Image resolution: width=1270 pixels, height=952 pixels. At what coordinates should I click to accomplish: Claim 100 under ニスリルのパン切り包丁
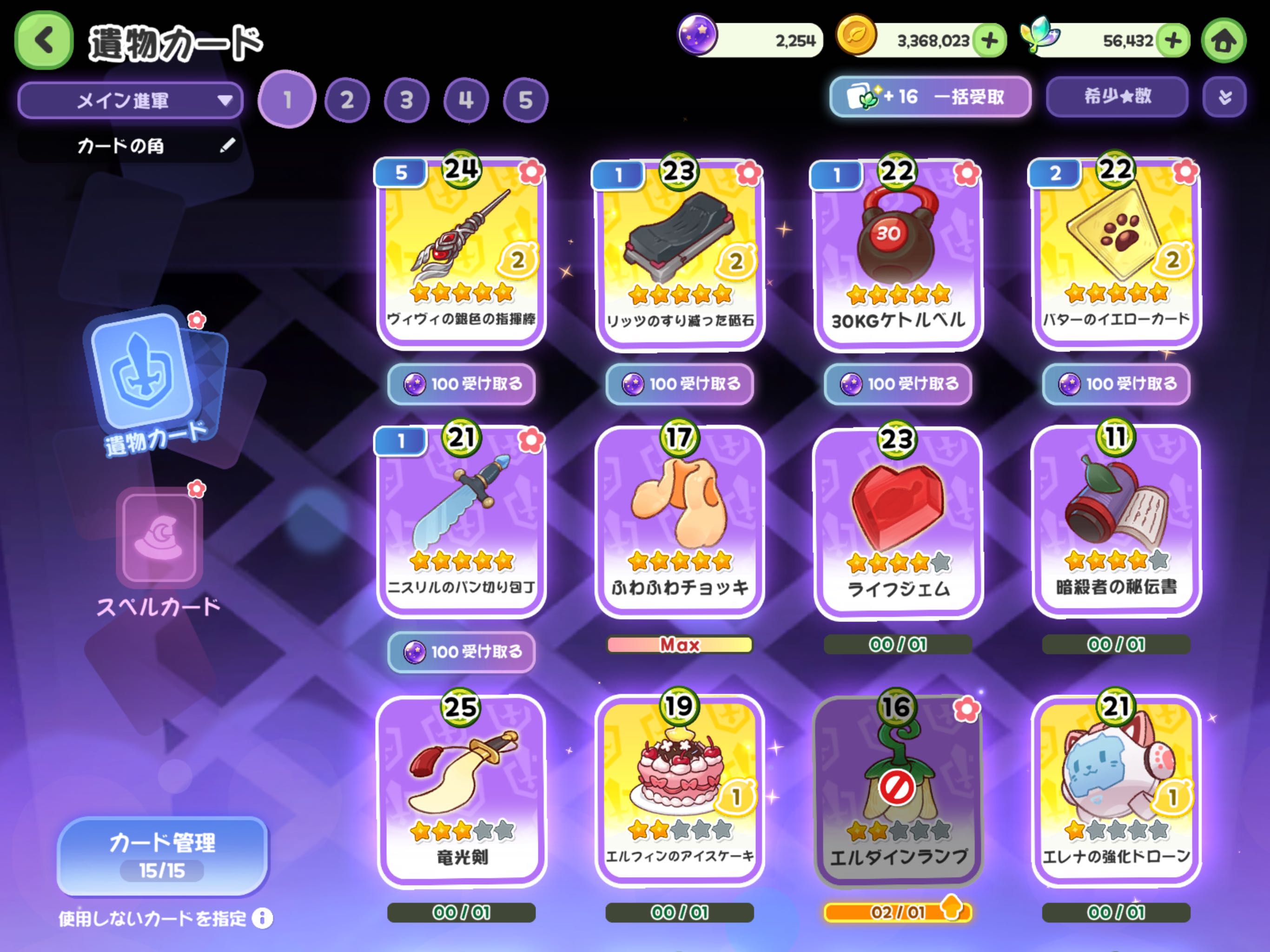point(462,652)
